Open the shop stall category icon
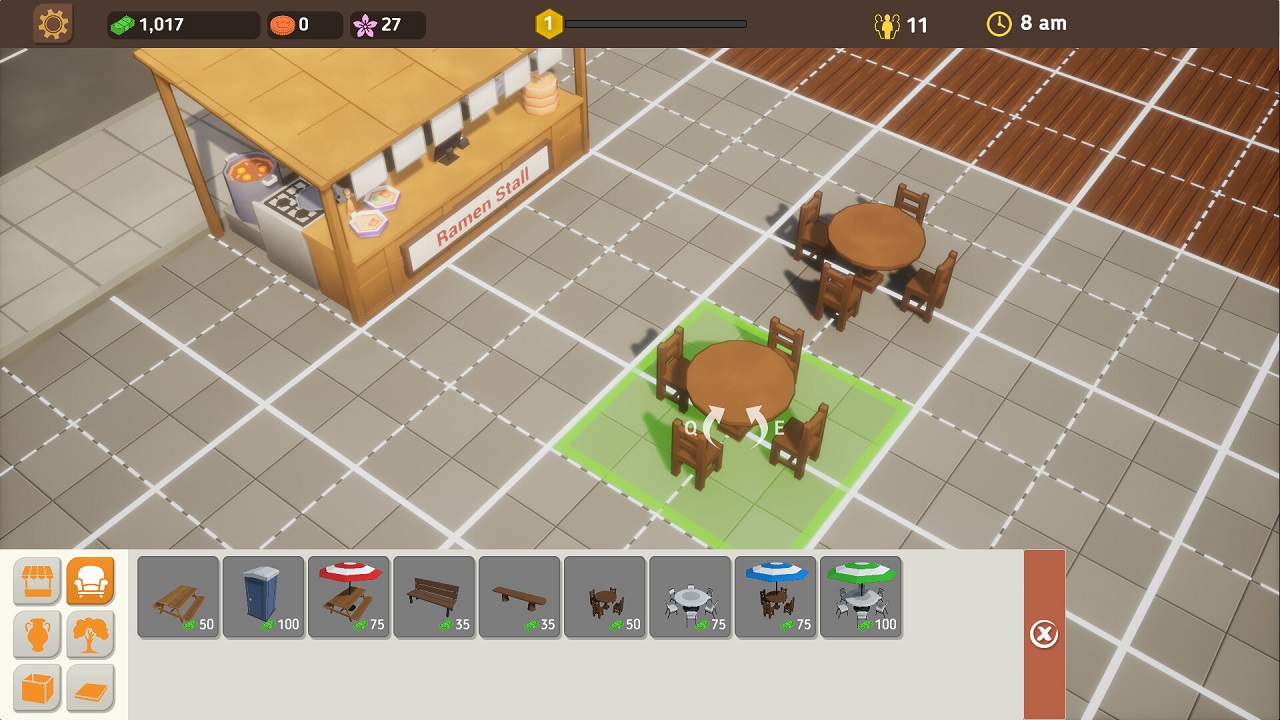The height and width of the screenshot is (720, 1280). [x=37, y=580]
